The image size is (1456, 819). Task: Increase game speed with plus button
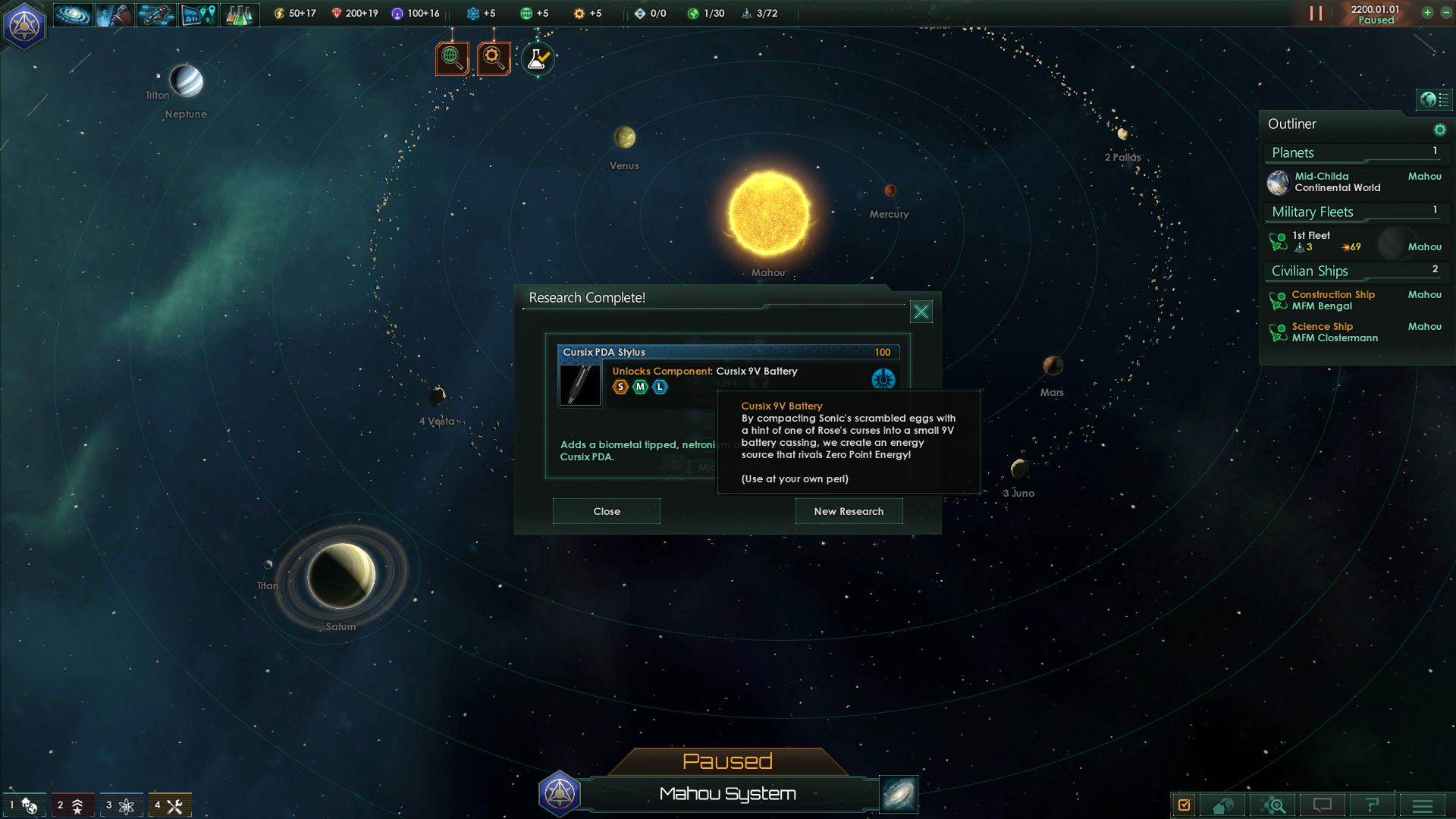(1427, 13)
